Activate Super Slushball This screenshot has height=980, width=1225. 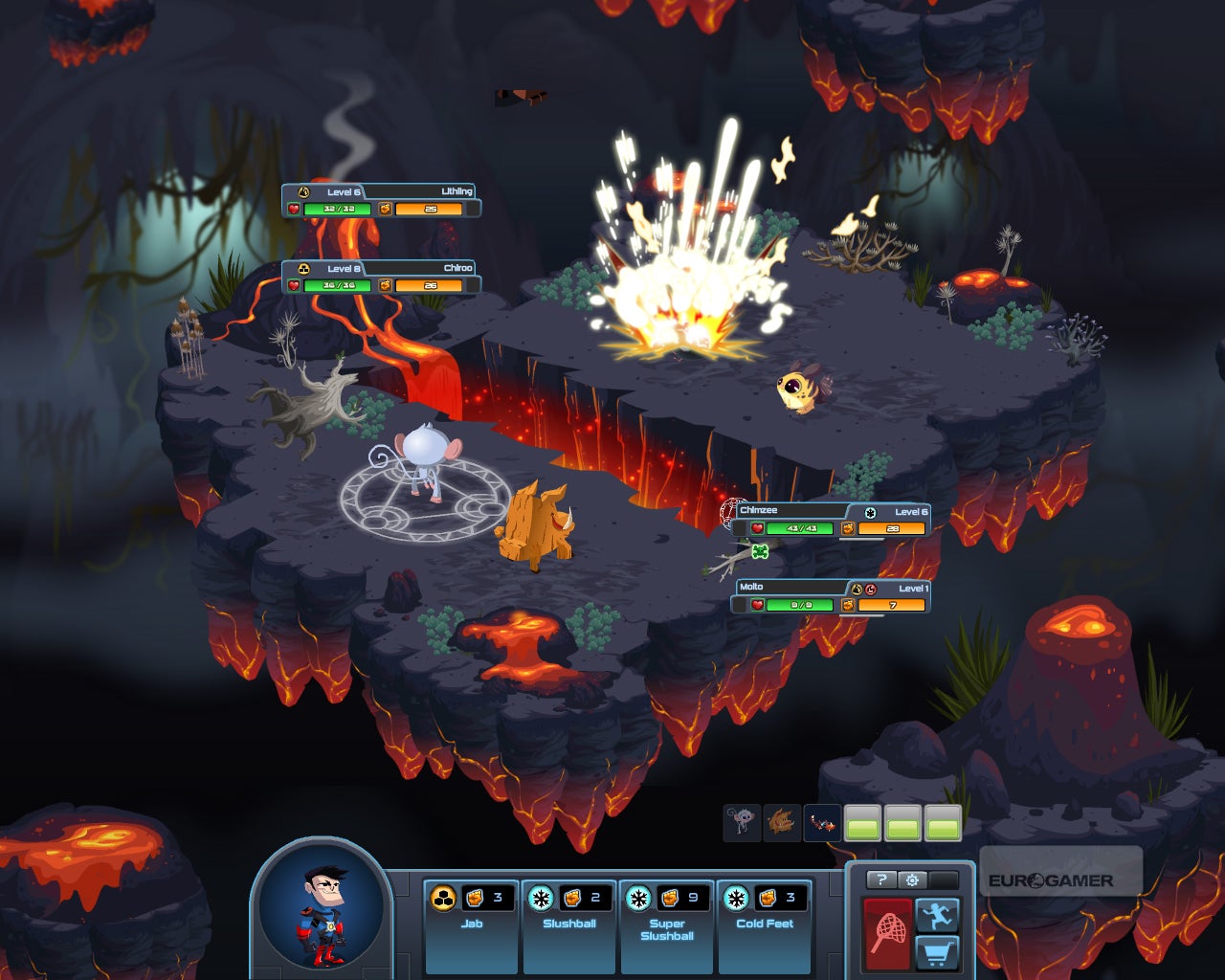(x=667, y=924)
